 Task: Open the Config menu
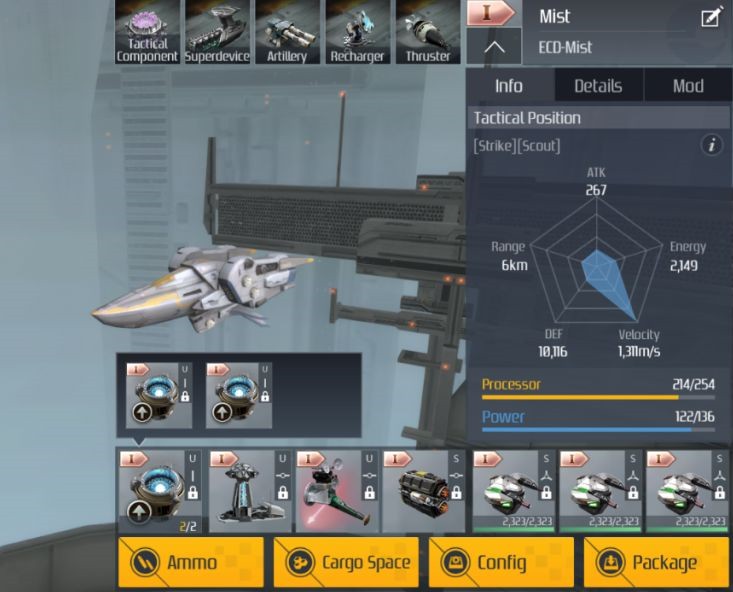pyautogui.click(x=501, y=562)
